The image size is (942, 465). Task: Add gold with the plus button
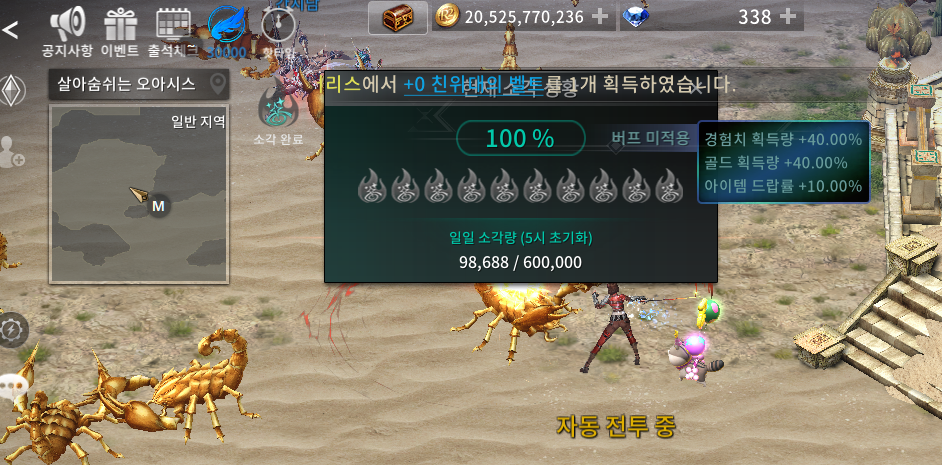tap(600, 17)
